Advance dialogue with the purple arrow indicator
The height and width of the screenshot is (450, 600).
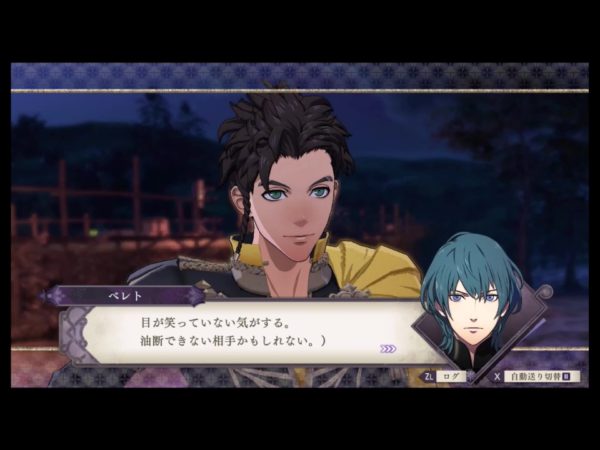388,349
